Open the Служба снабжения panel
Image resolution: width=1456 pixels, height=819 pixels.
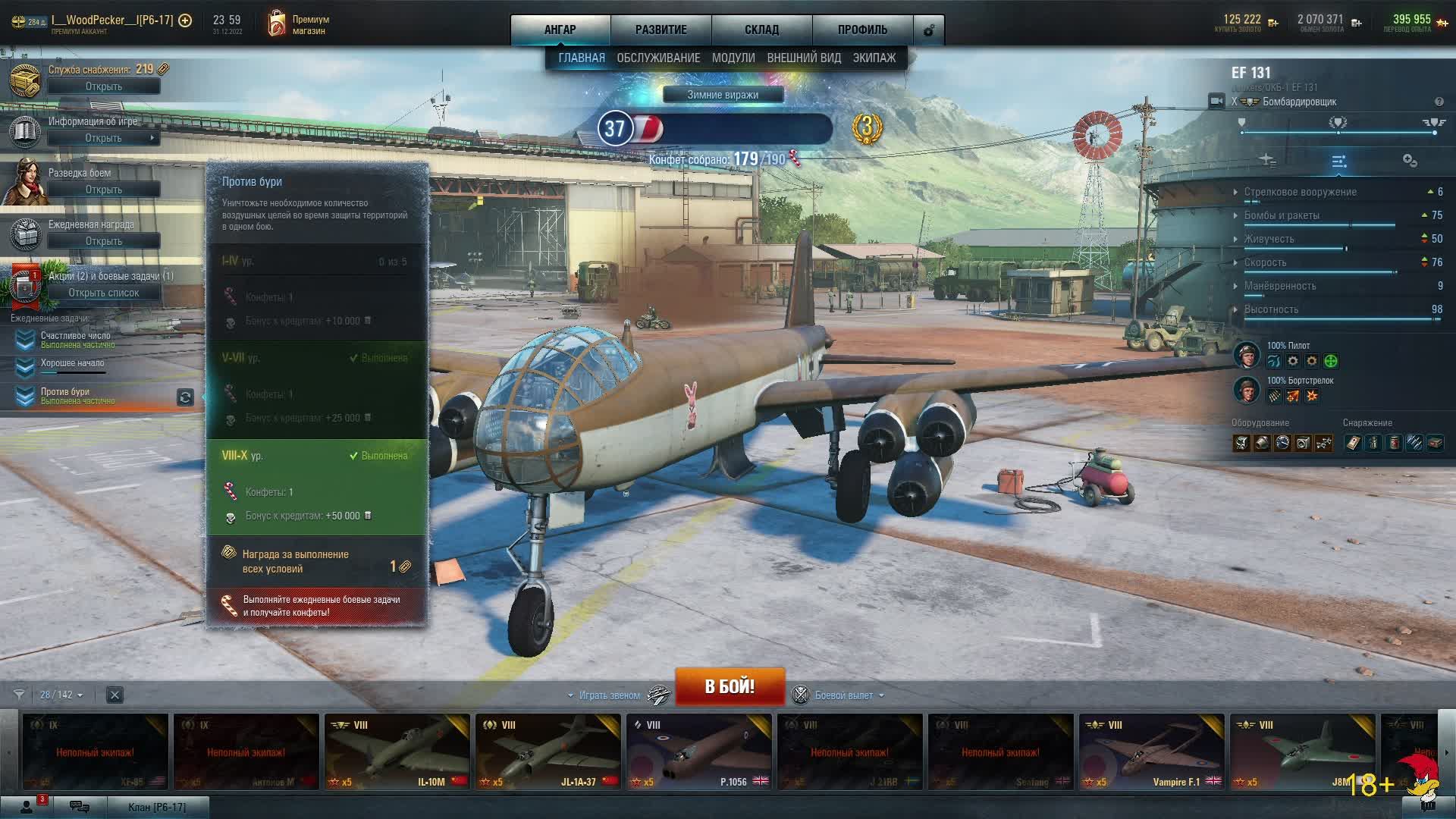tap(104, 86)
